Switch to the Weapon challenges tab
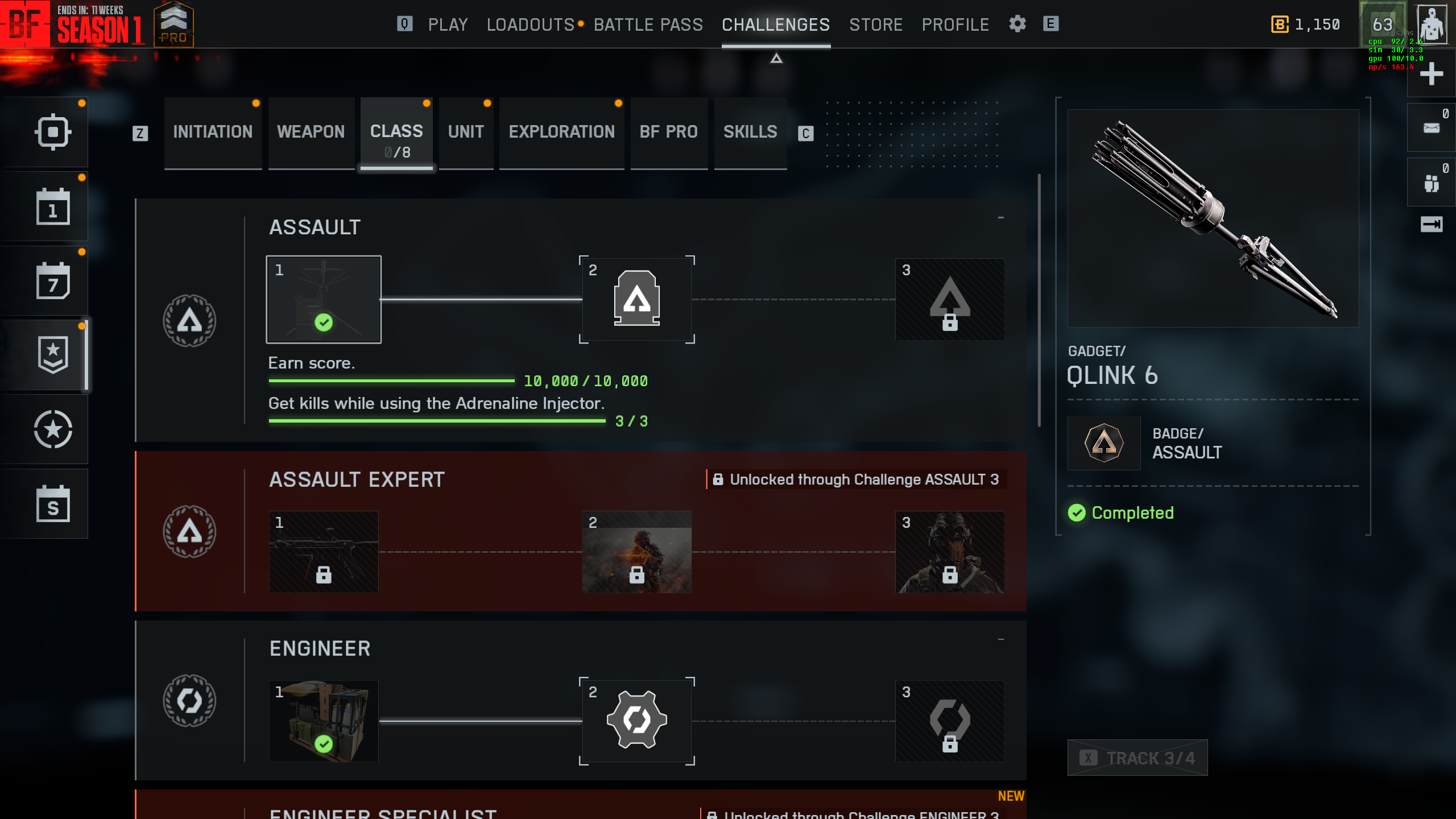 (x=311, y=132)
